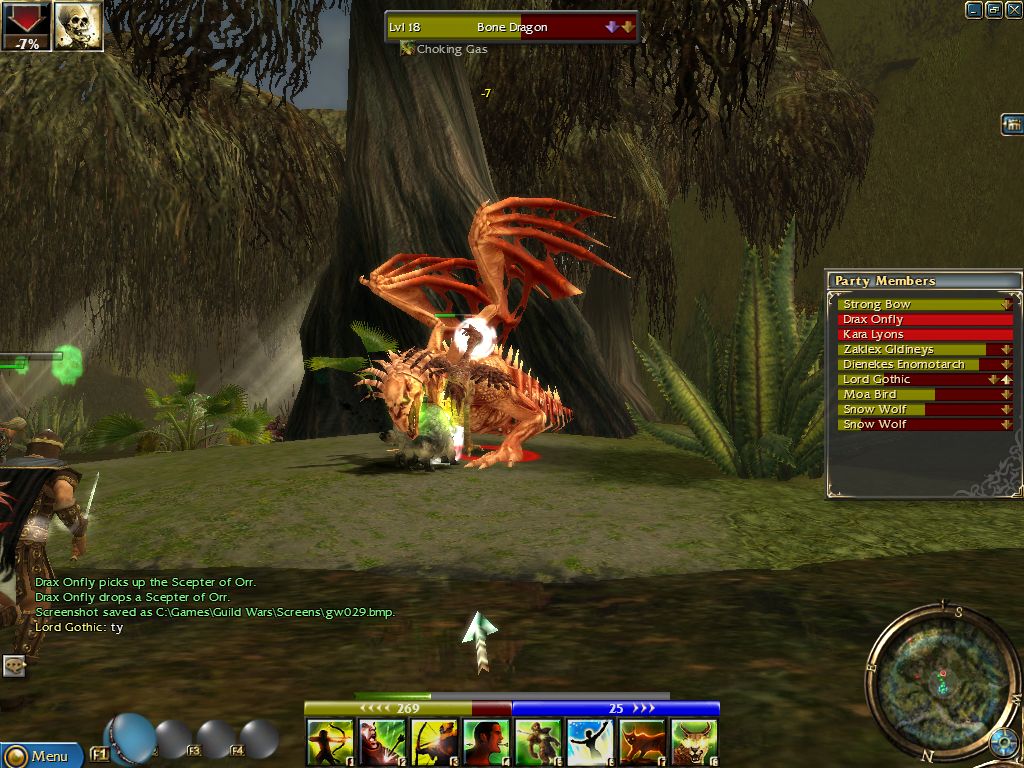1024x768 pixels.
Task: Activate the white leaping figure skill
Action: [x=590, y=743]
